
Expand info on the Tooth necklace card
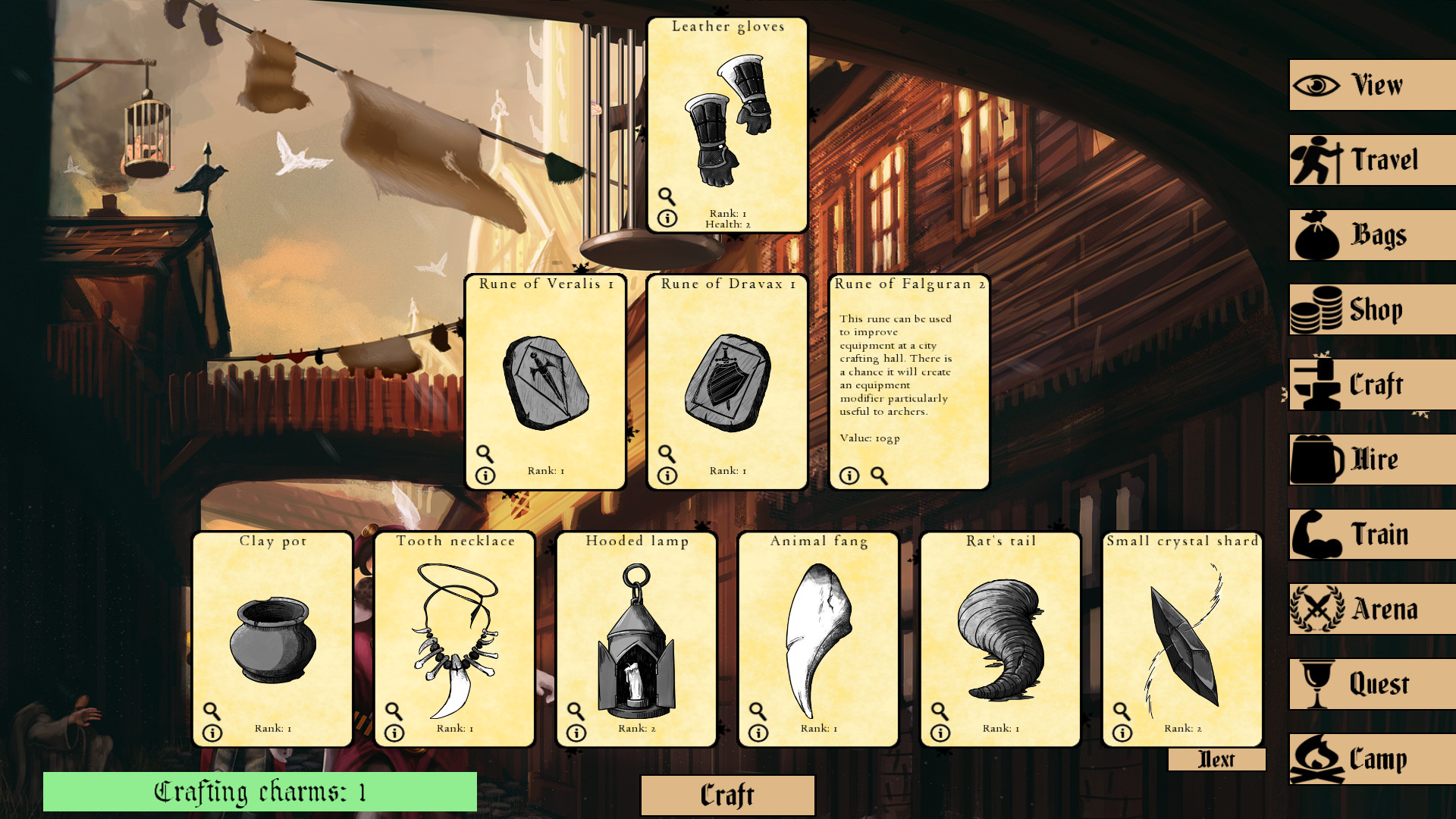point(394,732)
